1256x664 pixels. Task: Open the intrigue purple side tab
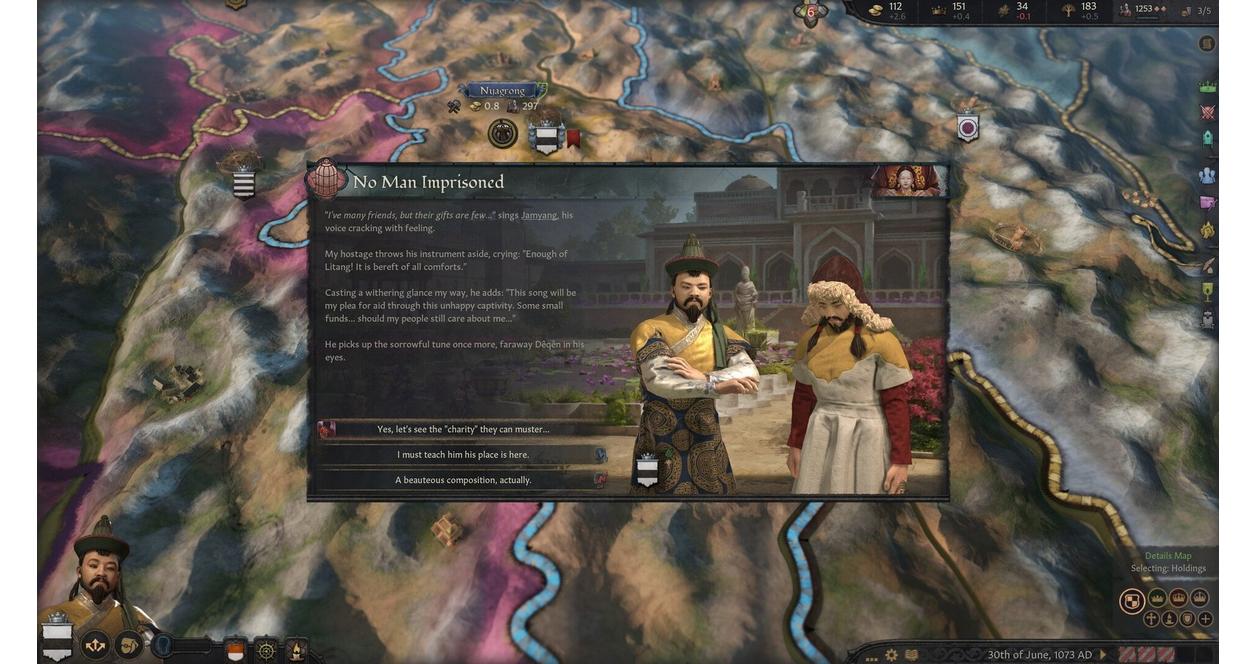pos(1207,202)
